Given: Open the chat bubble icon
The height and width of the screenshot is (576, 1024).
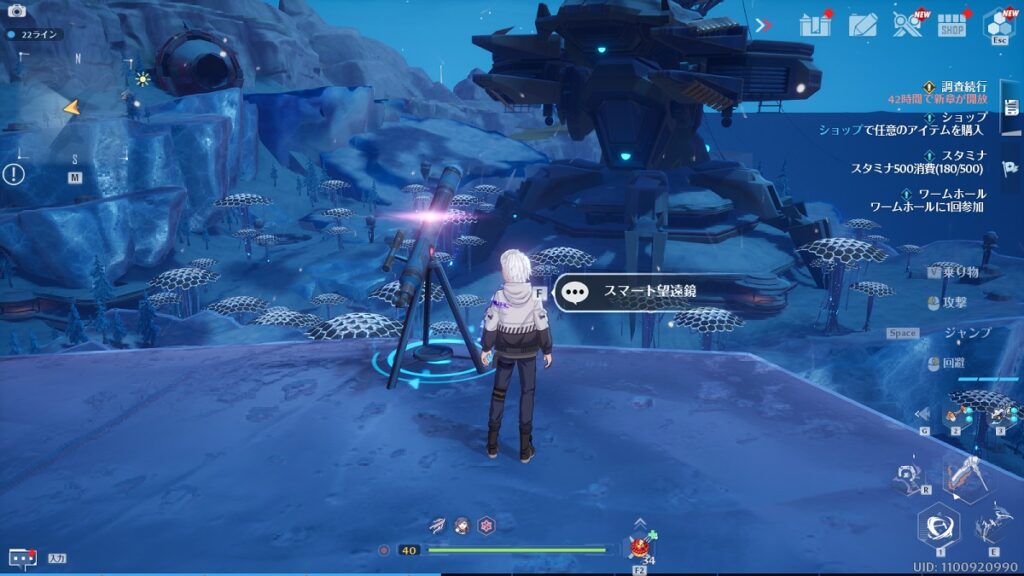Looking at the screenshot, I should [22, 558].
